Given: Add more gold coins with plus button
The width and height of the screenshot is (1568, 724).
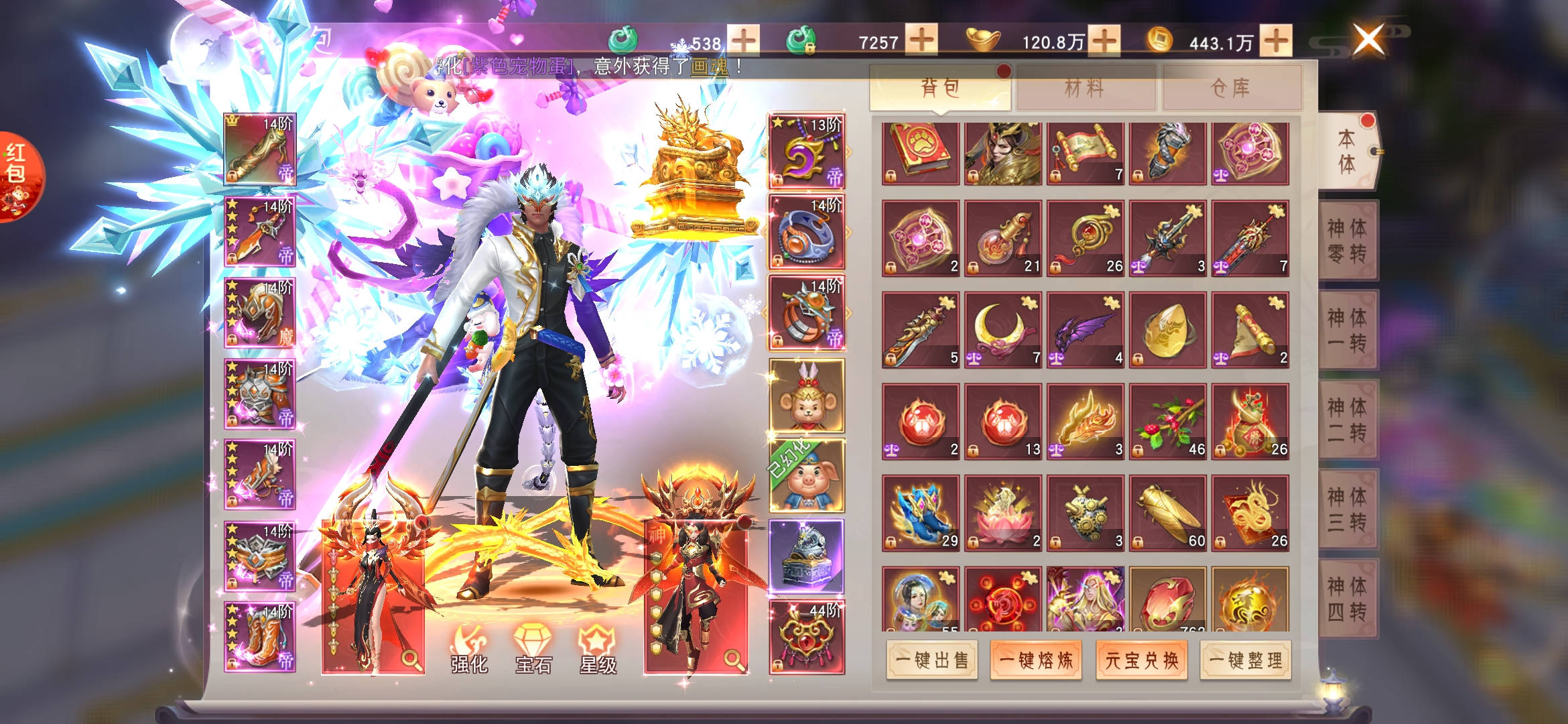Looking at the screenshot, I should (1276, 41).
